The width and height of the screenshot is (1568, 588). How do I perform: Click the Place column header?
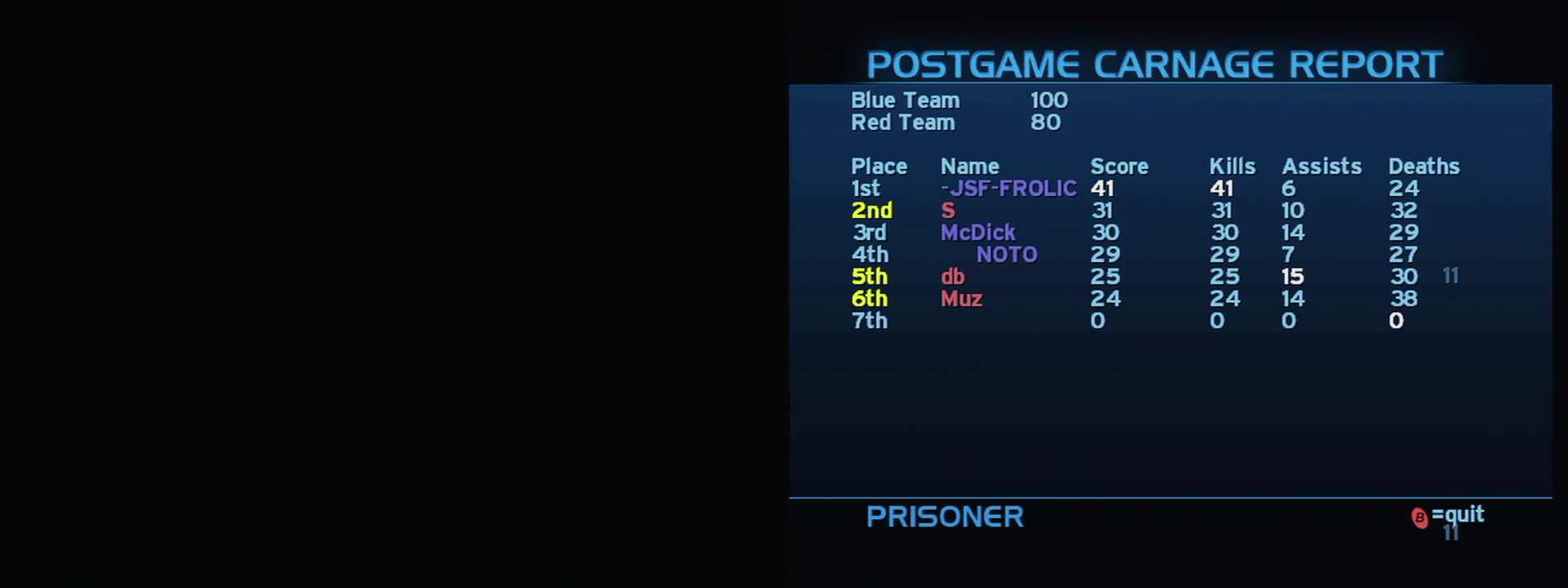pos(879,167)
